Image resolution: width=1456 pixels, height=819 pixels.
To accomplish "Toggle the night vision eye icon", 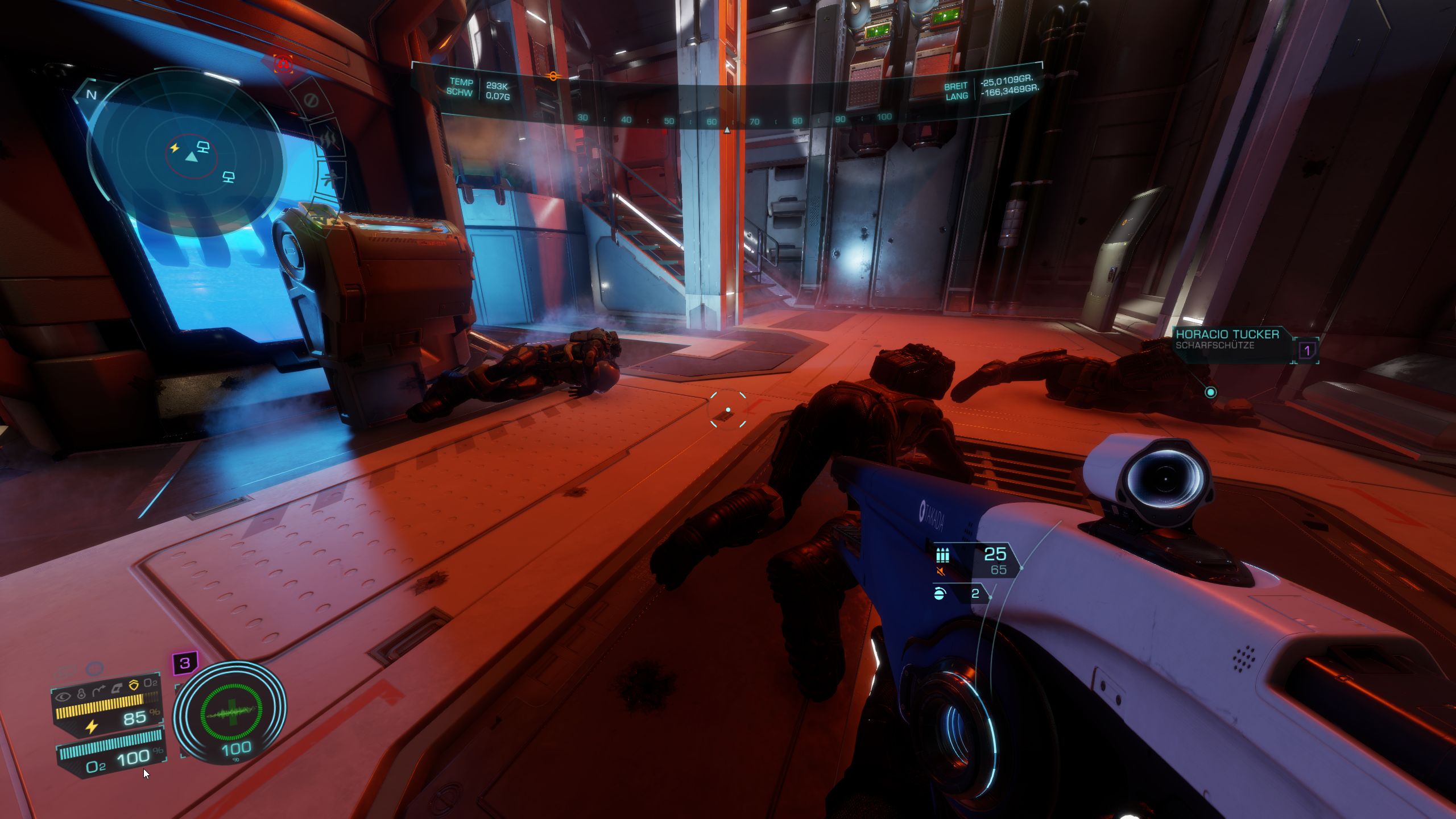I will (x=63, y=696).
